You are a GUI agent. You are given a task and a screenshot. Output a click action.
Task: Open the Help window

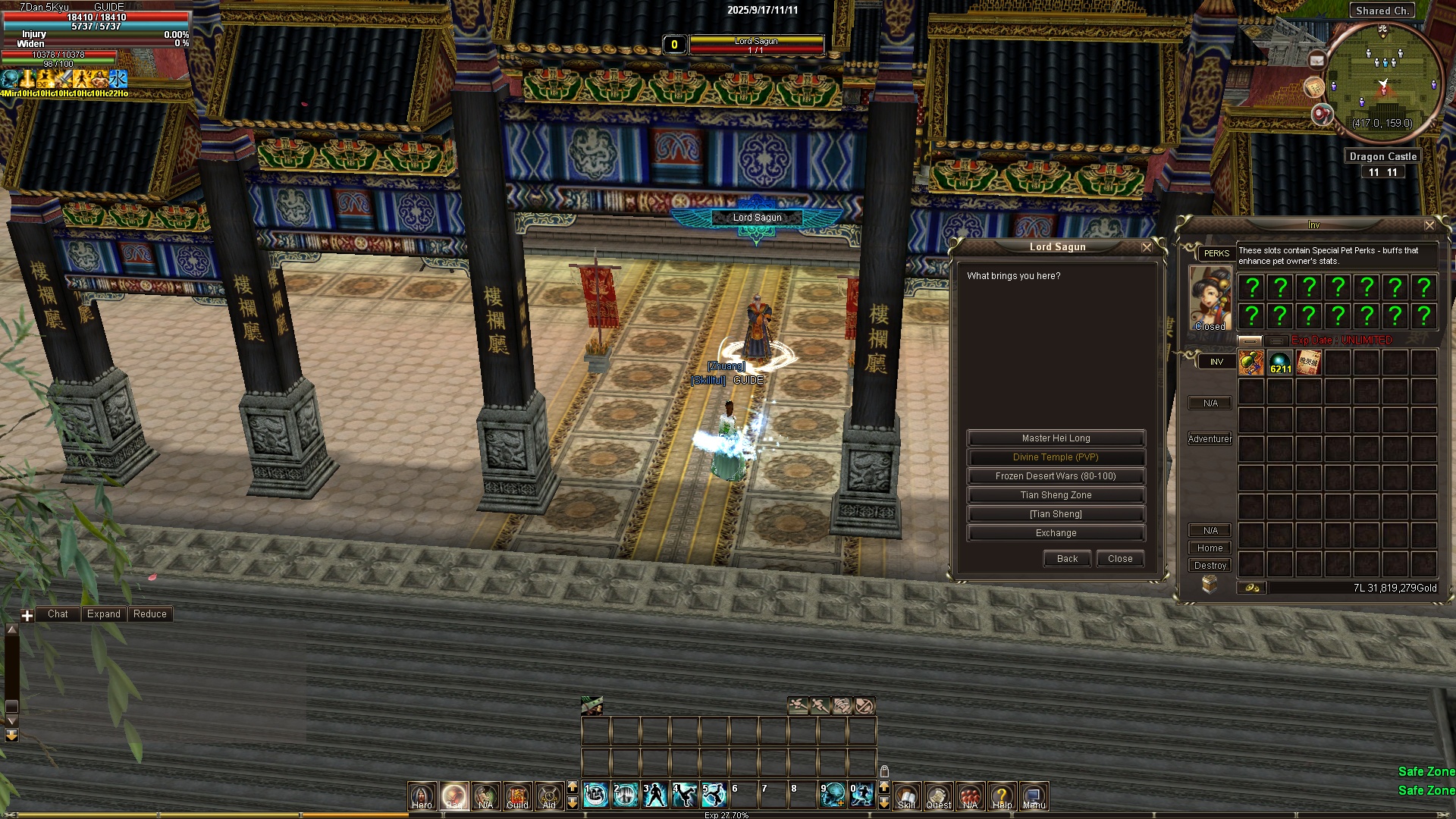point(1002,795)
